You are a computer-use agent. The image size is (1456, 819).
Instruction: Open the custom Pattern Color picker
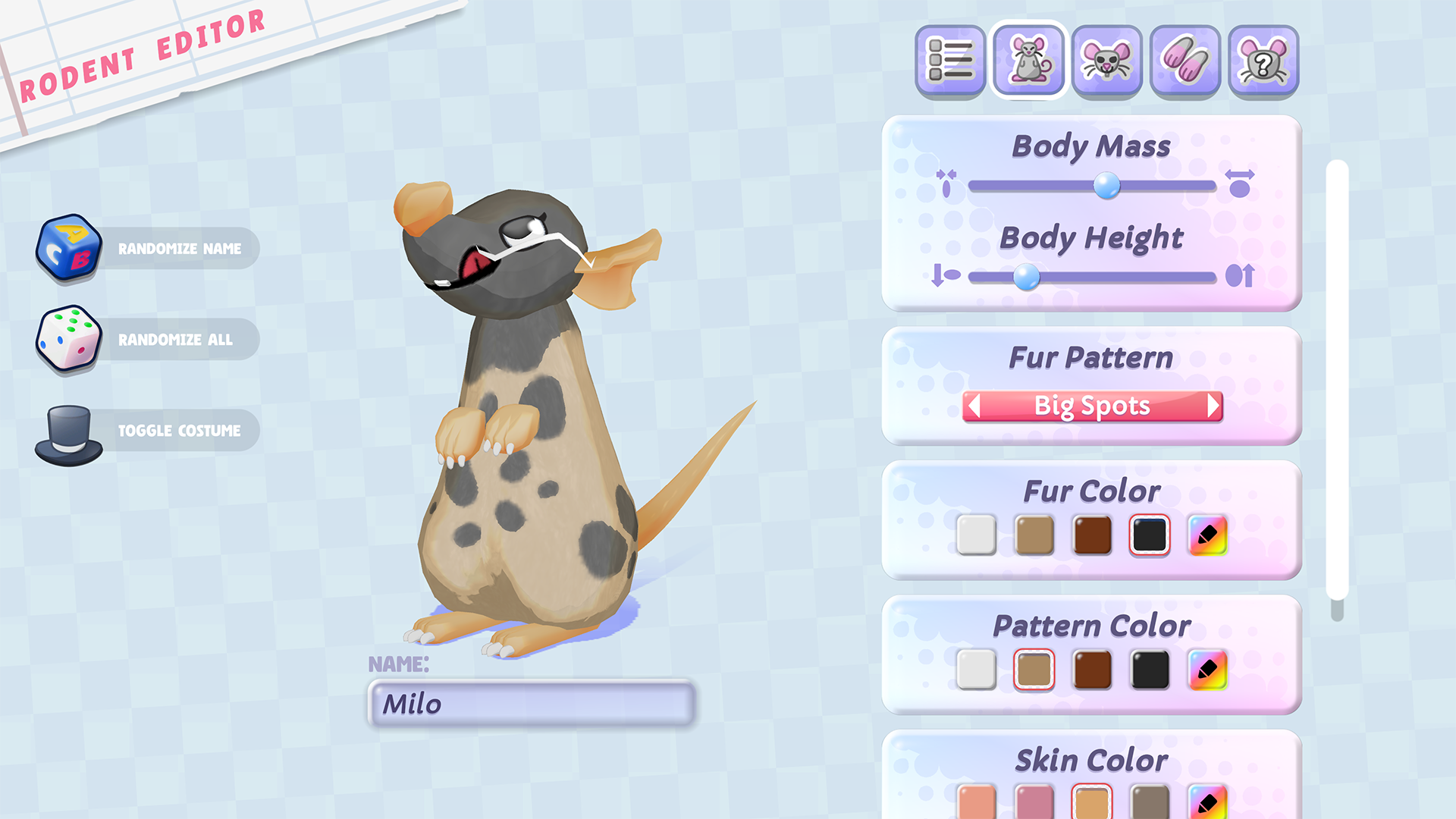[1207, 670]
